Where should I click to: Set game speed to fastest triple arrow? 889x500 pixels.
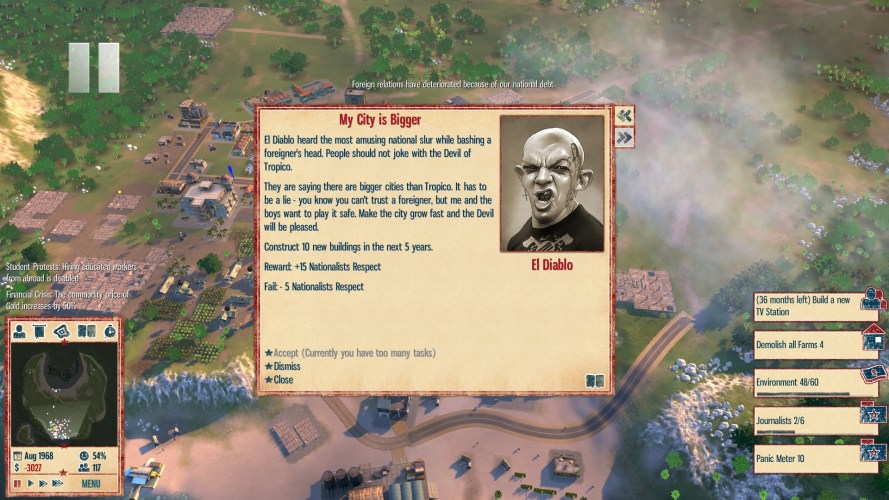58,484
